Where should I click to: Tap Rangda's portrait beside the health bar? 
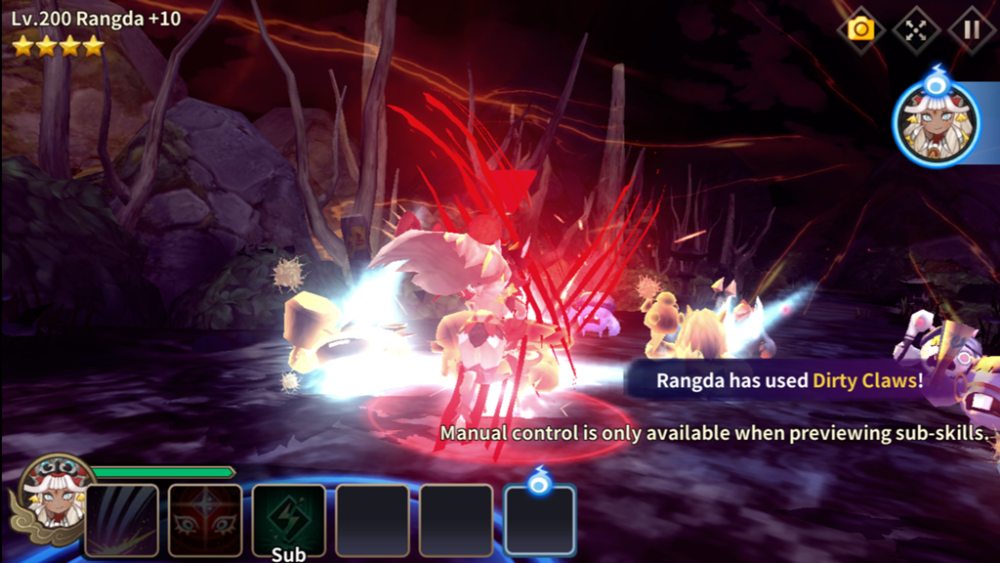pos(54,495)
